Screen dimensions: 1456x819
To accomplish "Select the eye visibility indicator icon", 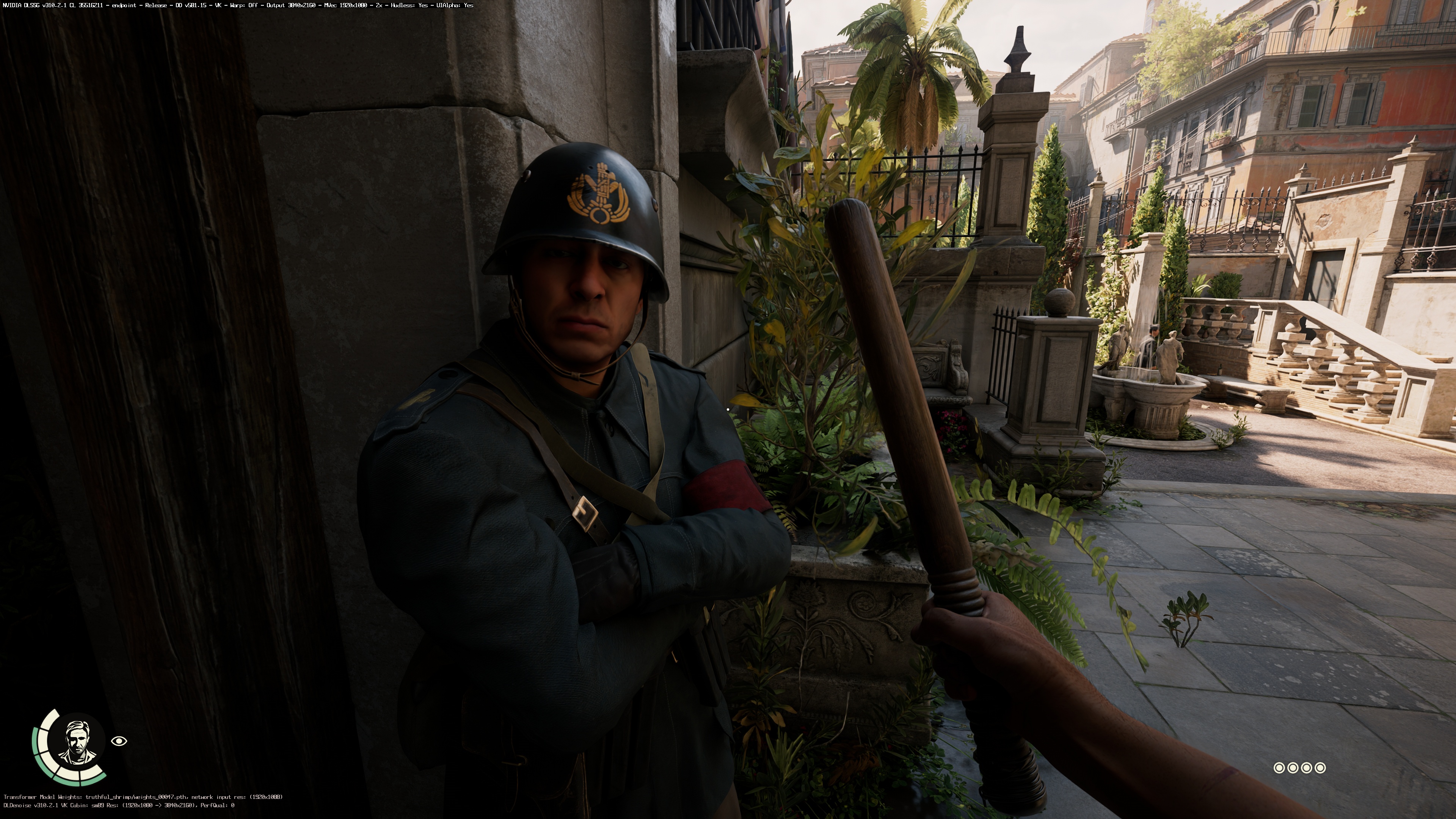I will pos(119,741).
